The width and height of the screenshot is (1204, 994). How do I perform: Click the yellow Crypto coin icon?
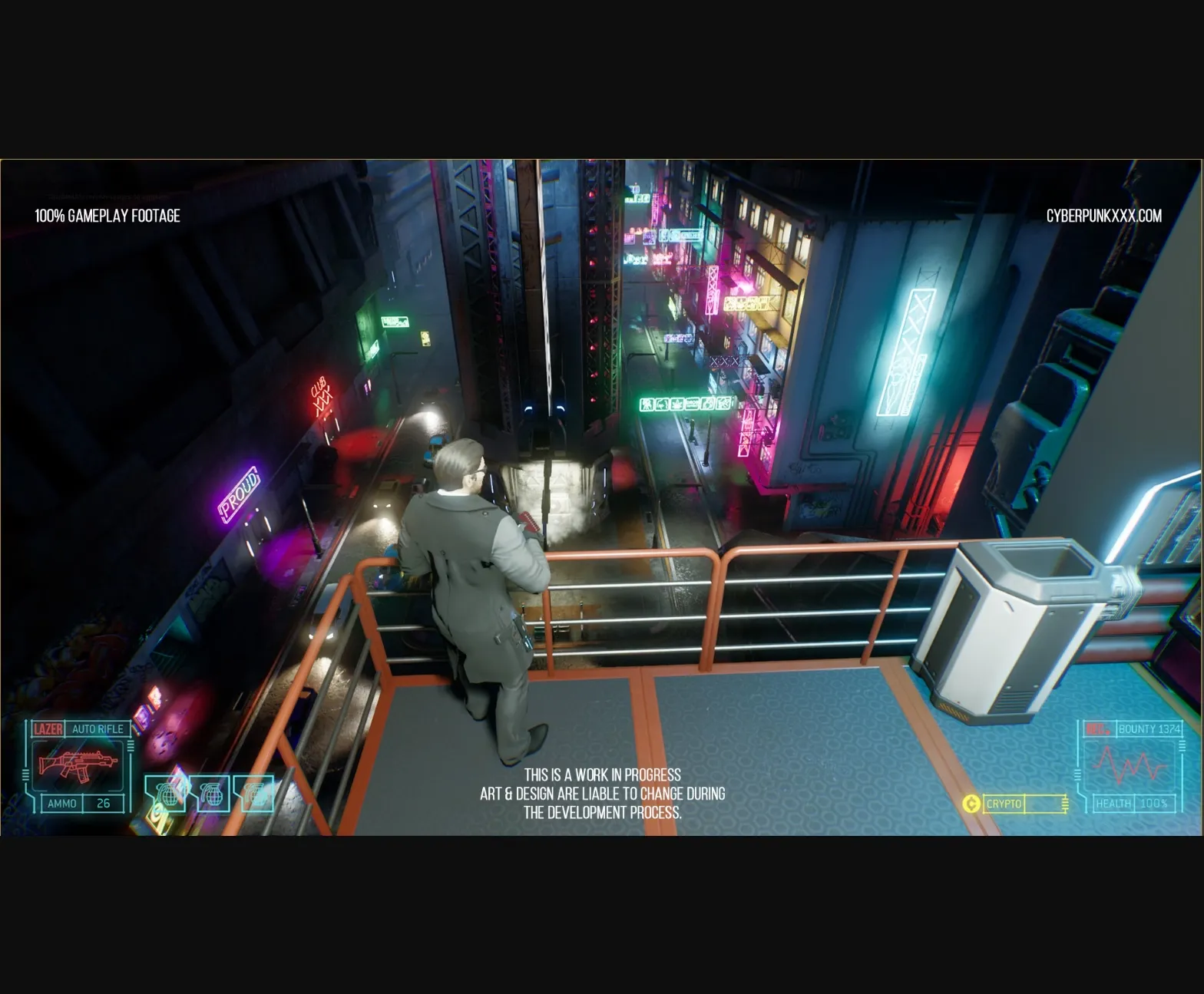point(972,804)
